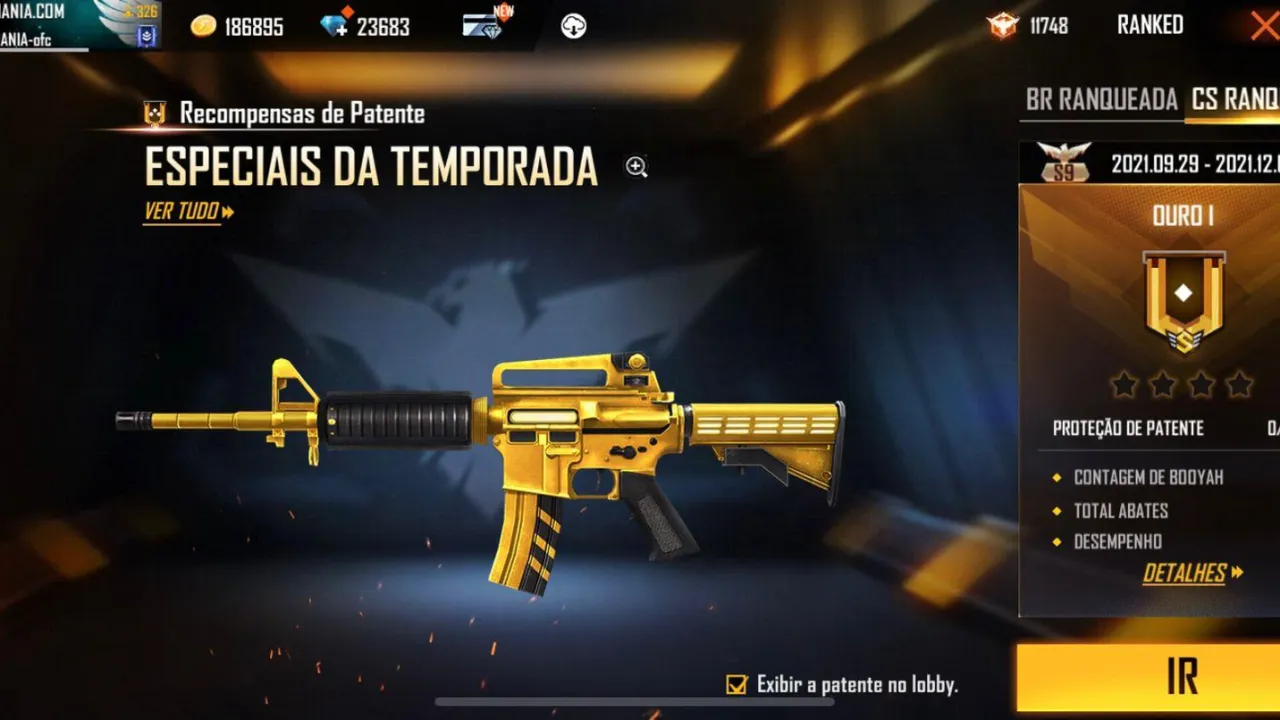The width and height of the screenshot is (1280, 720).
Task: Open DETALHES expander arrow
Action: click(x=1238, y=573)
